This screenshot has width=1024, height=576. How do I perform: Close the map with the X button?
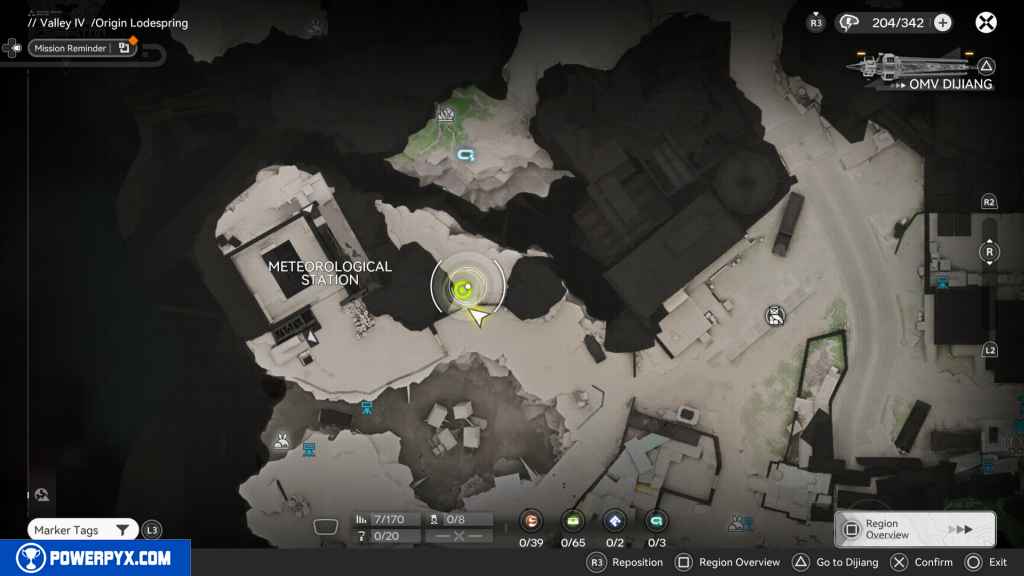pyautogui.click(x=986, y=23)
